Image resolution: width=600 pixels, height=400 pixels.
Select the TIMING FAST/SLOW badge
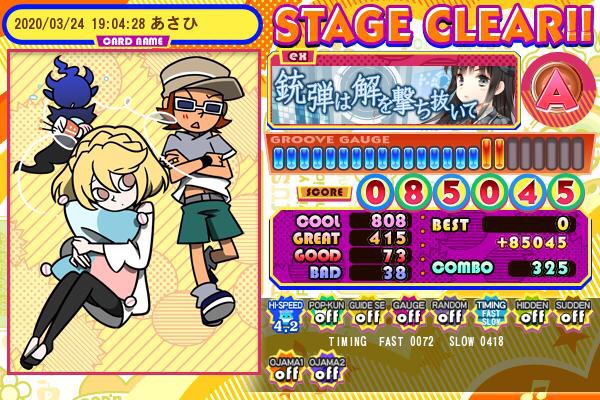[491, 315]
